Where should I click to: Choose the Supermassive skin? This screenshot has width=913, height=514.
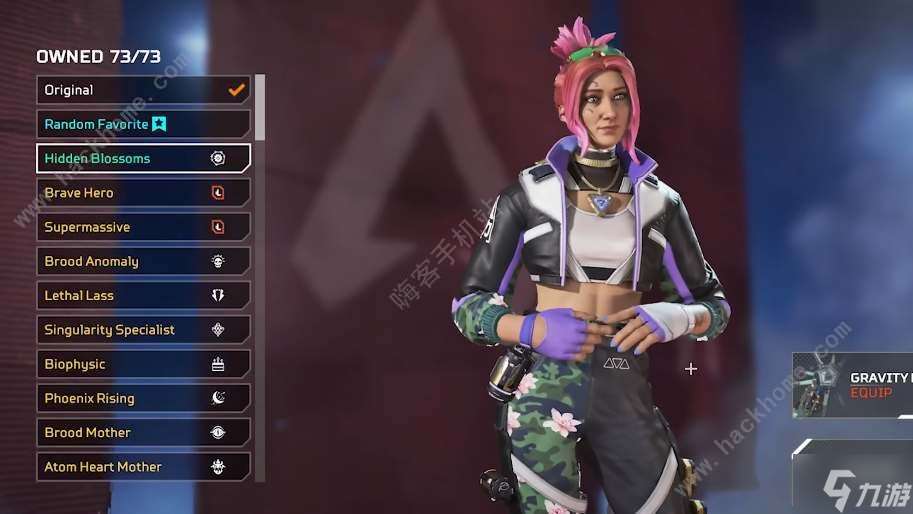pyautogui.click(x=143, y=227)
